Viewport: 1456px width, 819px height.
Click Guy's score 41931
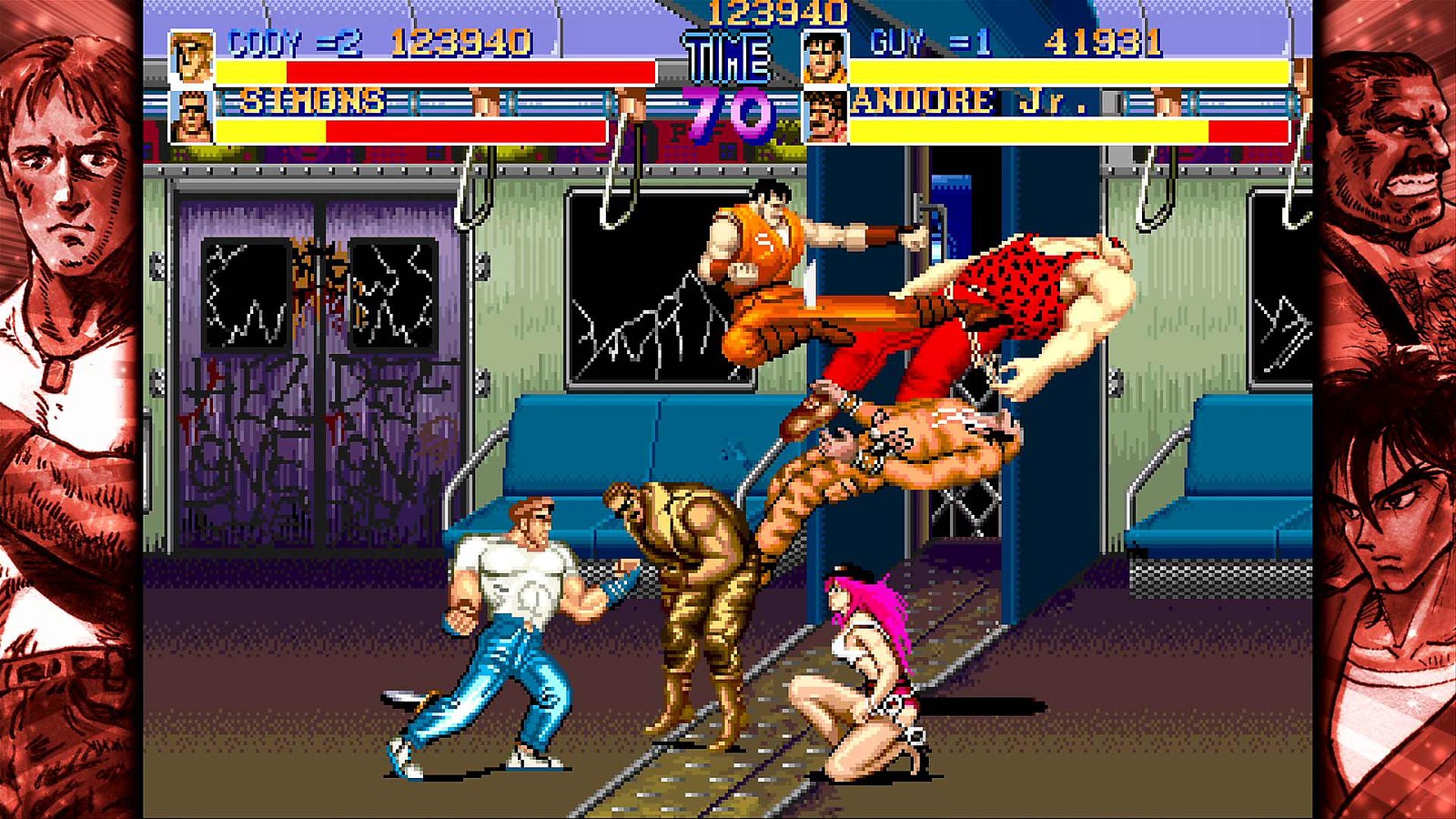click(x=1101, y=41)
